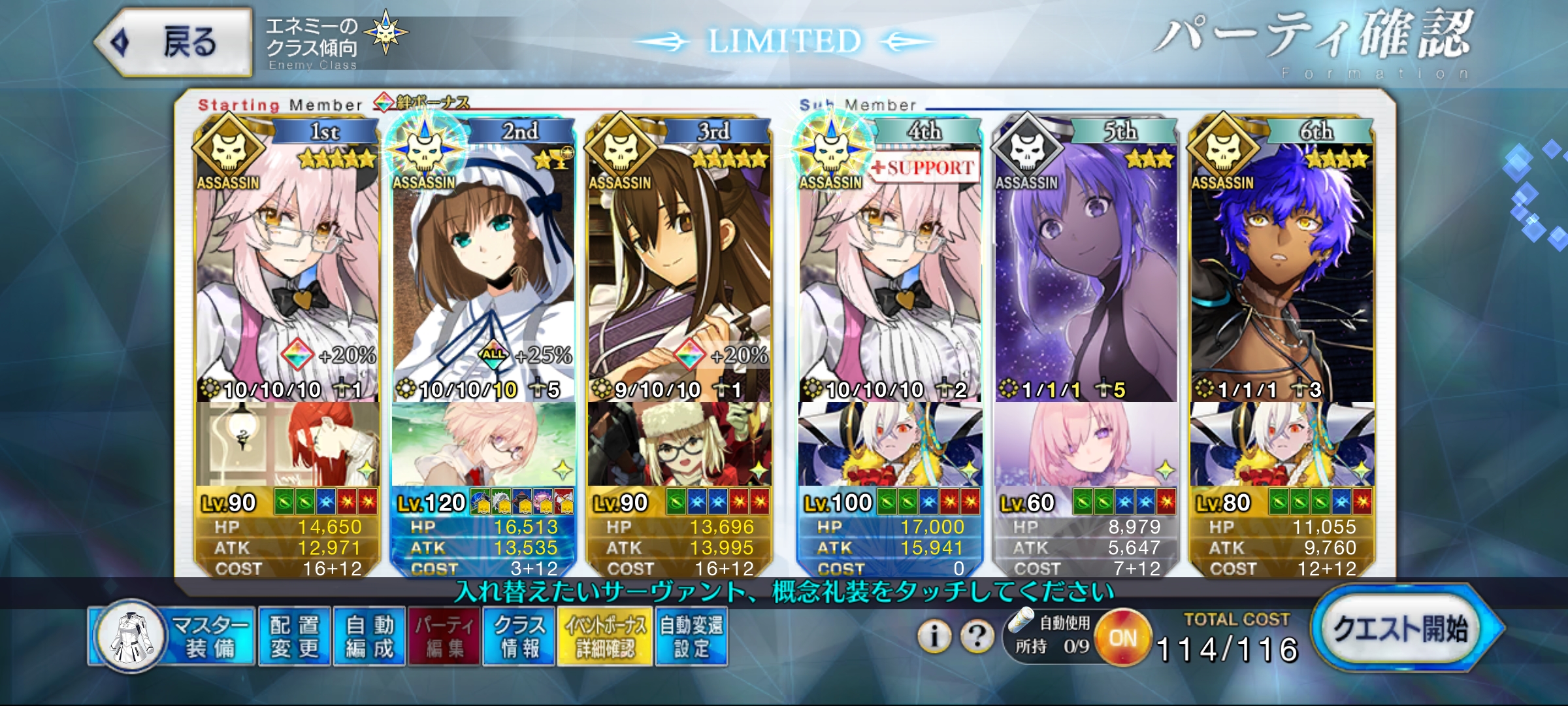Toggle the 自動使用 ON switch
The image size is (1568, 706).
(x=1122, y=637)
